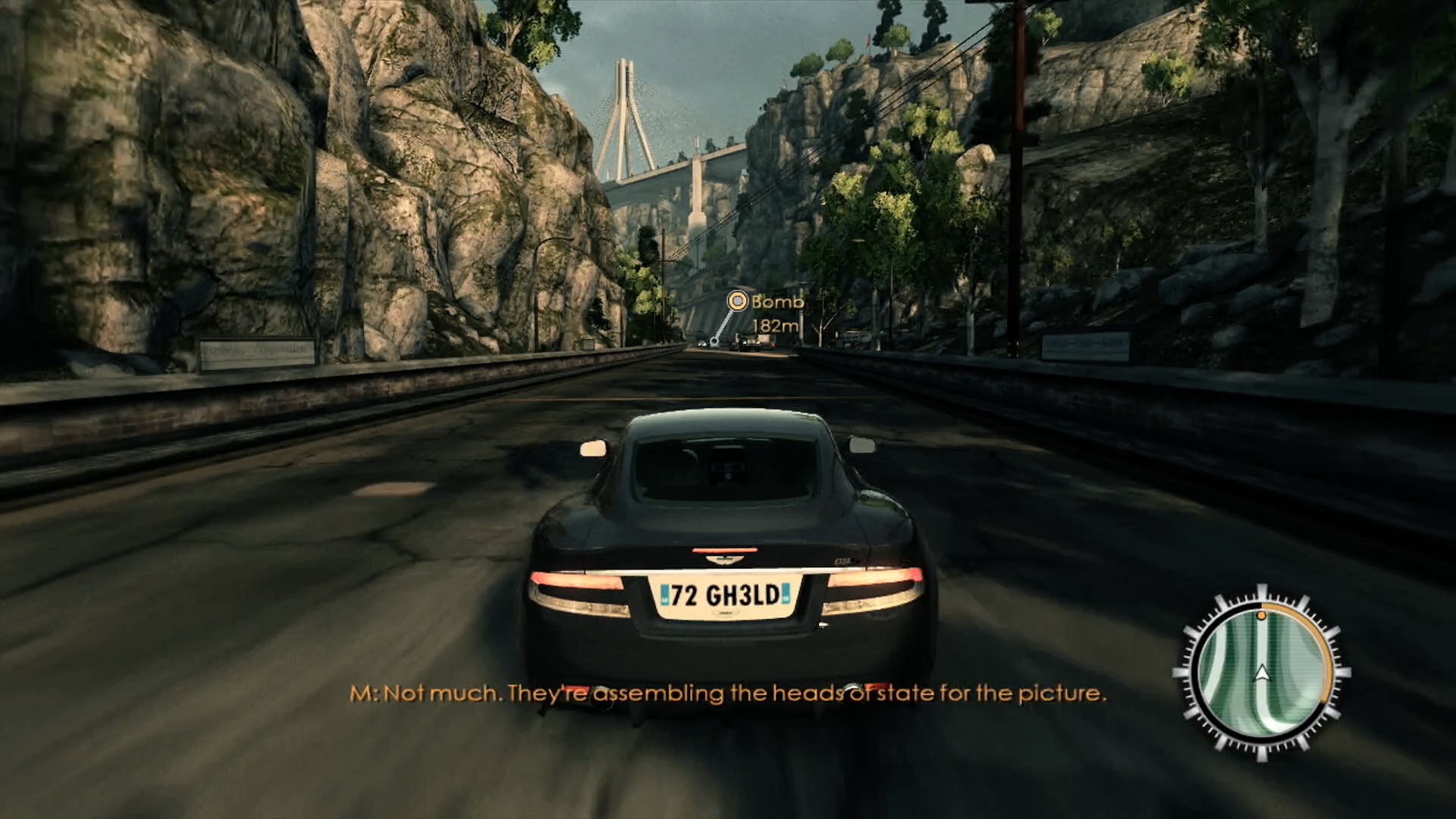Select the Bomb objective marker
The image size is (1456, 819).
736,302
